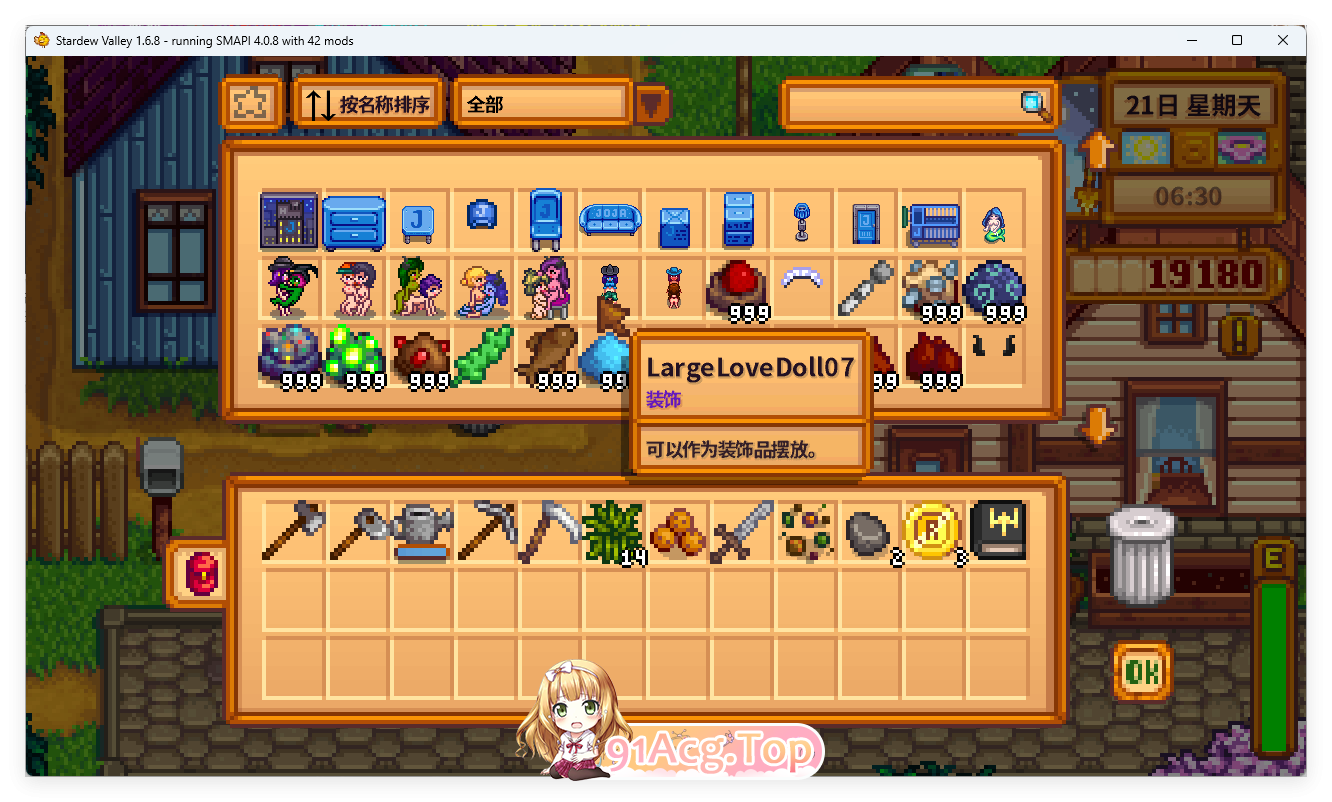Click the star emblem button at top left
The width and height of the screenshot is (1332, 802).
pos(252,103)
